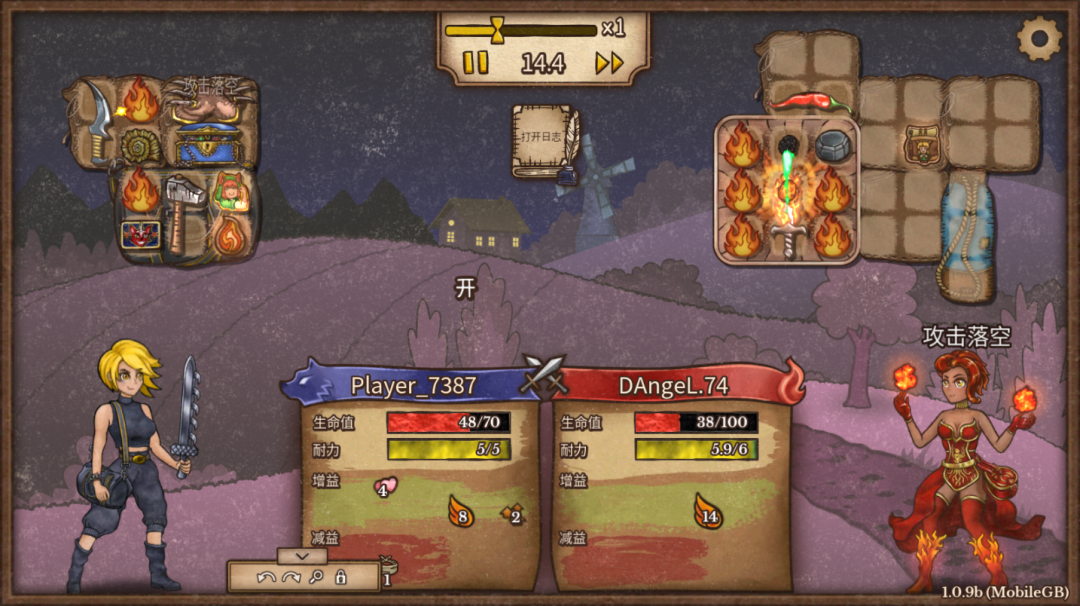
Task: Collapse the bottom toolbar with the chevron
Action: (302, 556)
